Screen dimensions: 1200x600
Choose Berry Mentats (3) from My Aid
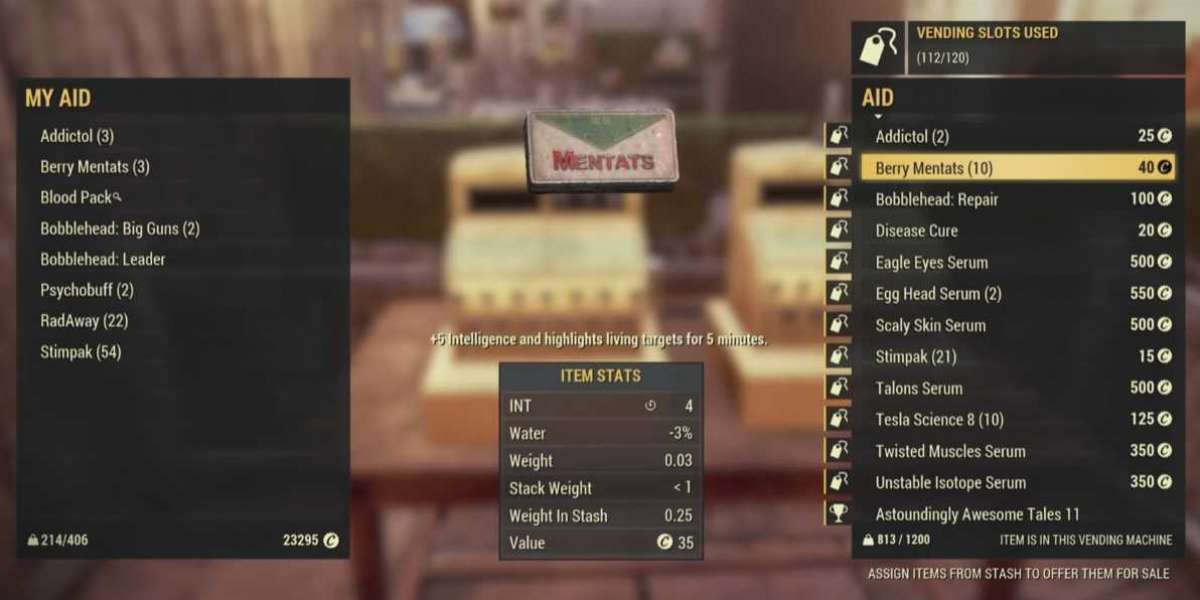click(95, 167)
